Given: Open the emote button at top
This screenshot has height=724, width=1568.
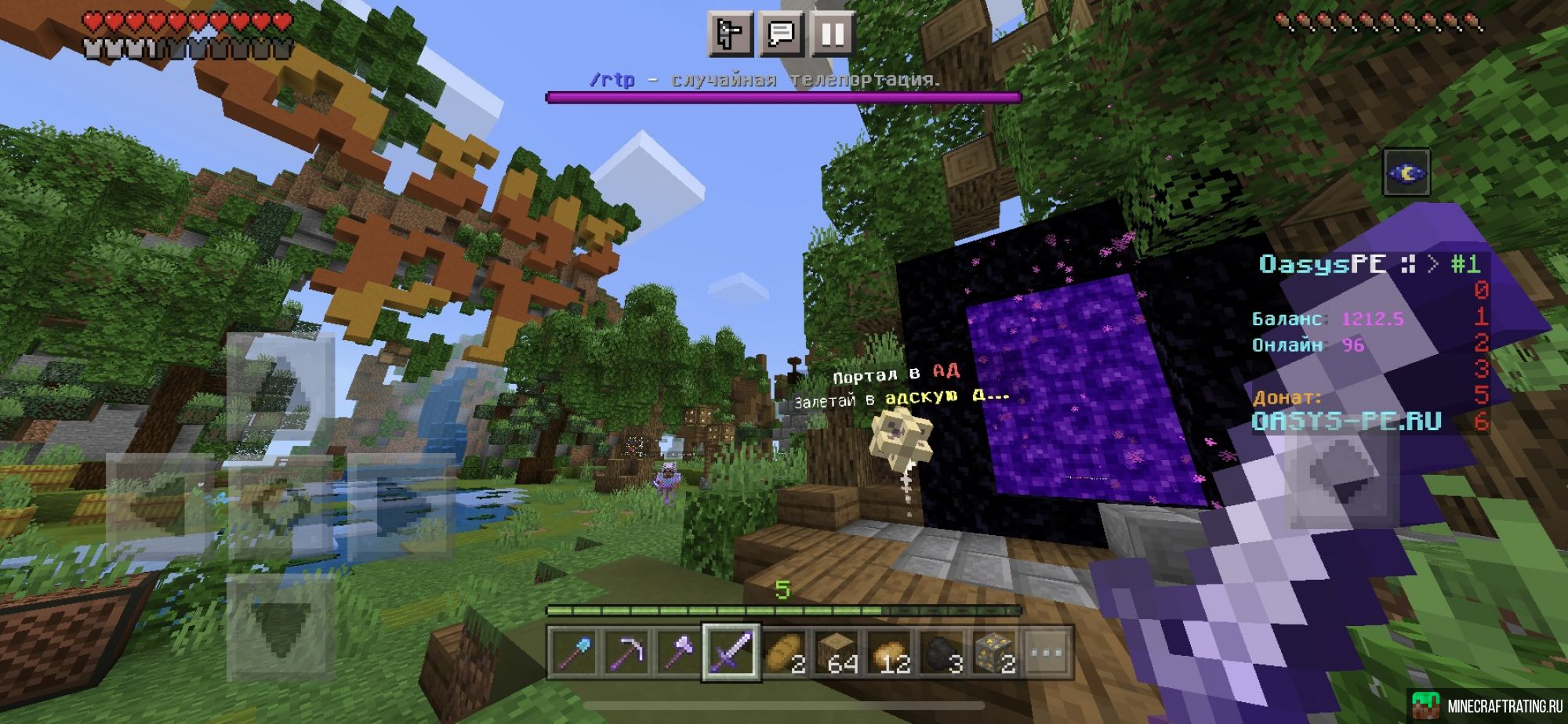Looking at the screenshot, I should [730, 34].
